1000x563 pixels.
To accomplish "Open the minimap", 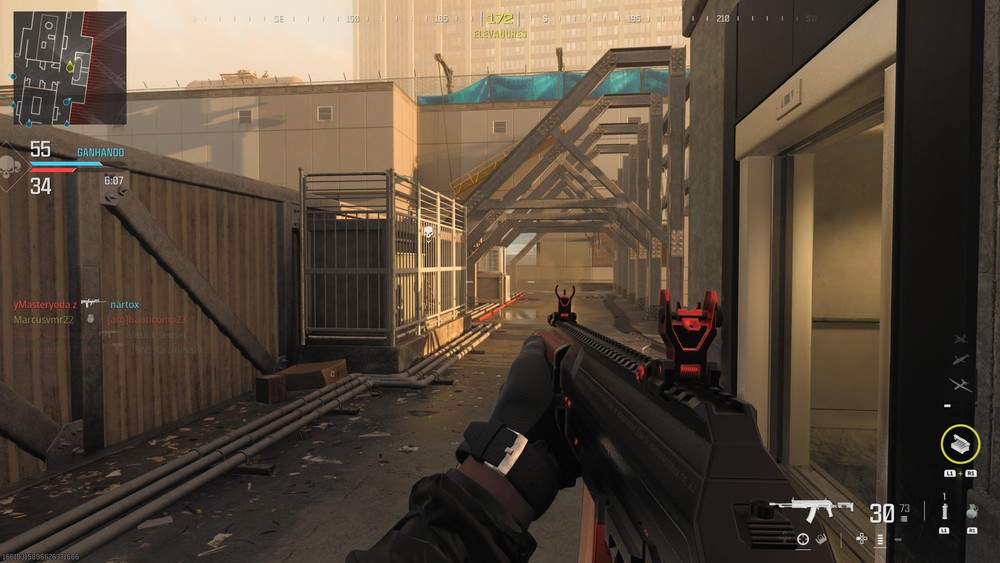I will coord(69,67).
